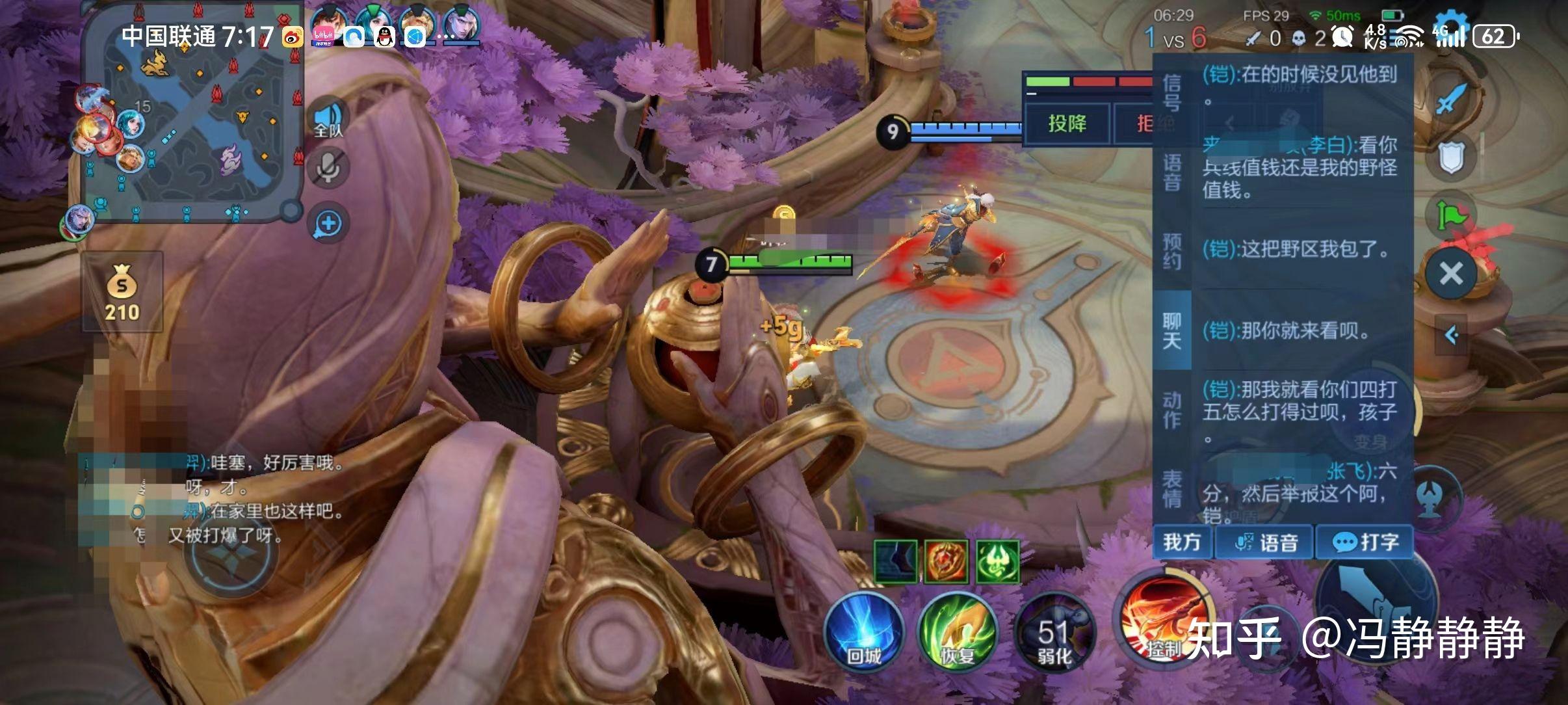Choose the 语音 voice input button
The width and height of the screenshot is (1568, 705).
pos(1266,542)
